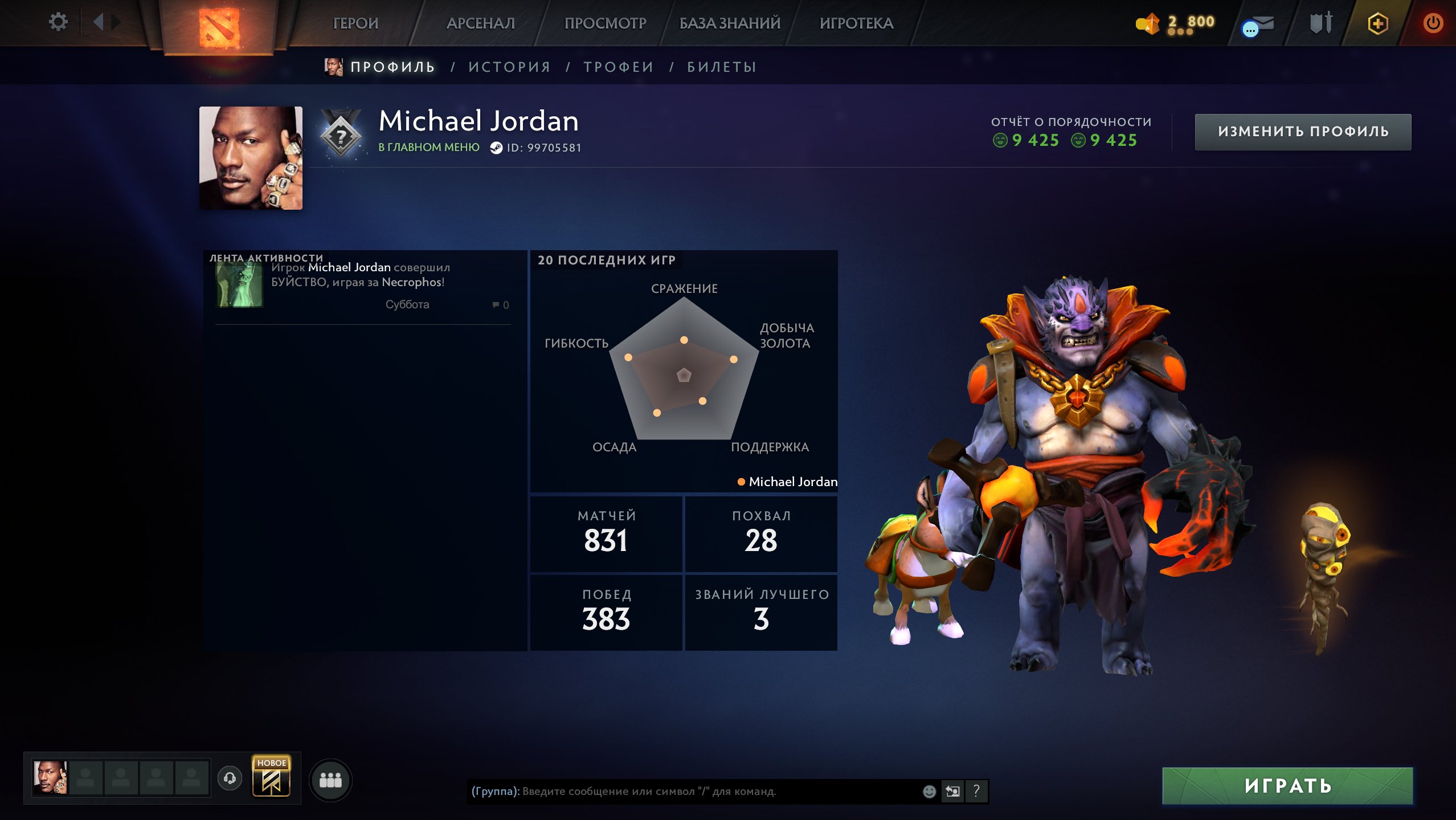1456x820 pixels.
Task: Start matchmaking with the ИГРАТЬ button
Action: [1287, 786]
